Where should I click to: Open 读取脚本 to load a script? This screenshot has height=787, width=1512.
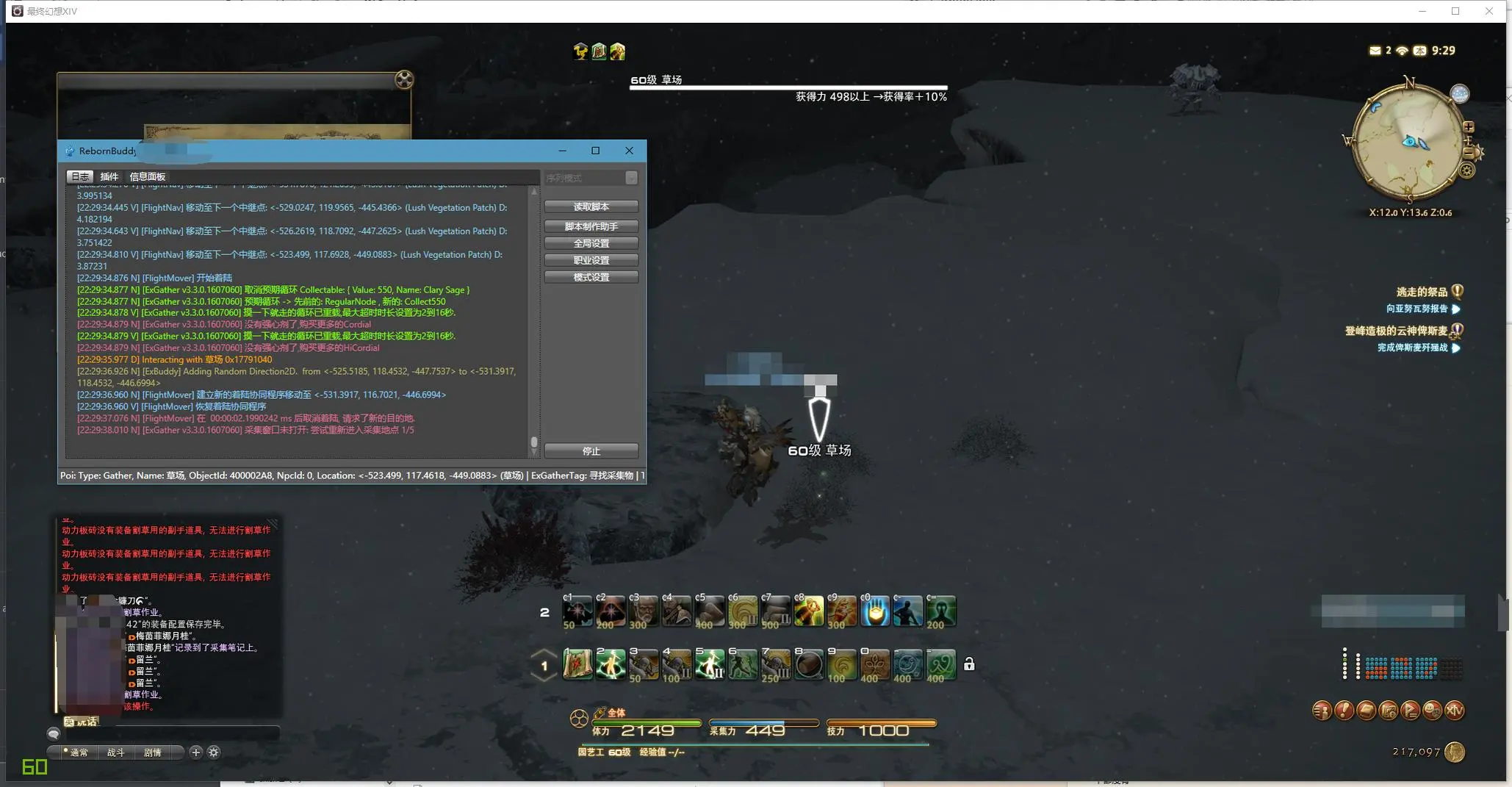pos(591,206)
